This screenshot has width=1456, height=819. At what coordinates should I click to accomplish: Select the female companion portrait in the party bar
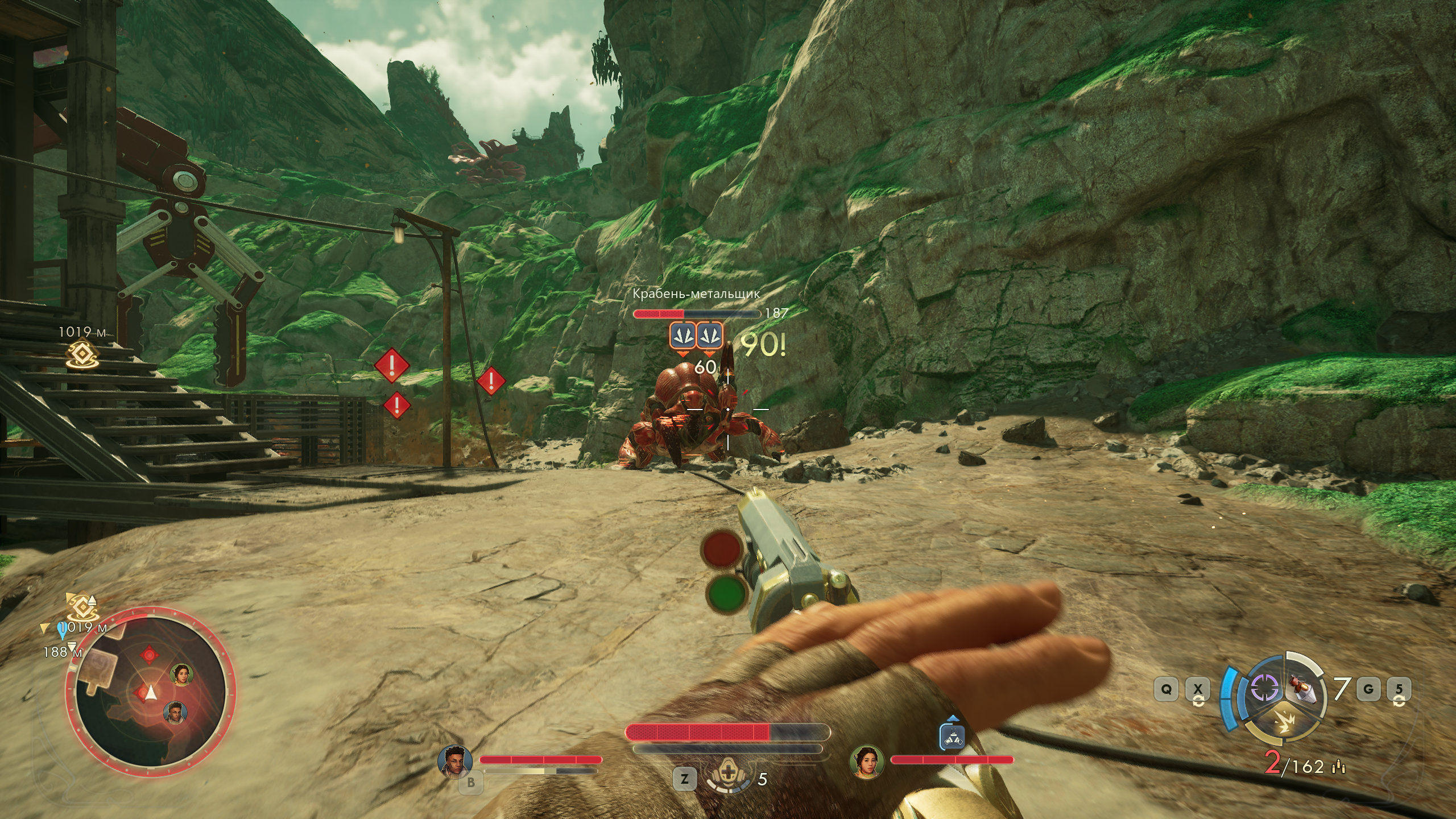point(866,761)
